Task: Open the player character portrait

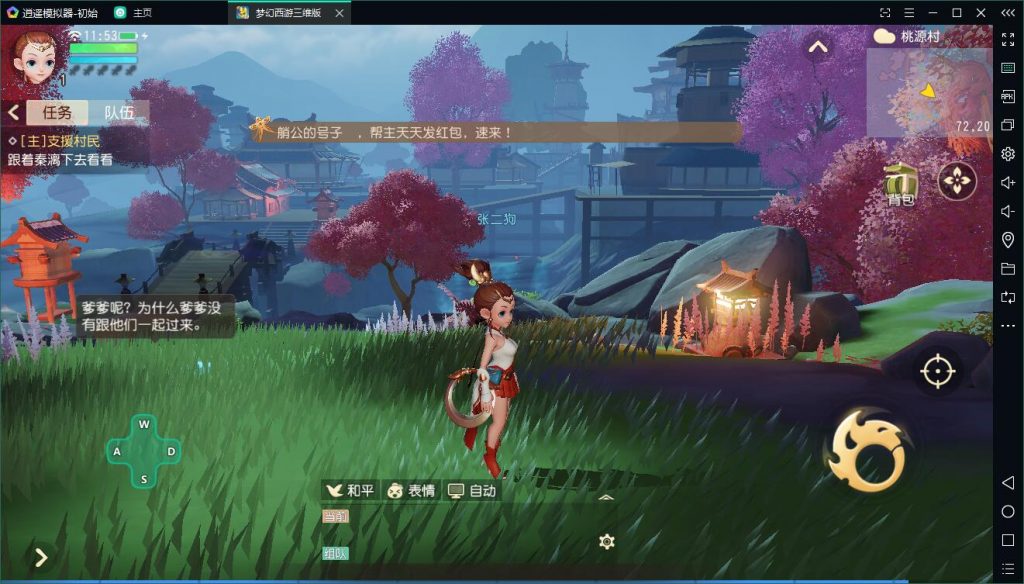Action: point(37,55)
